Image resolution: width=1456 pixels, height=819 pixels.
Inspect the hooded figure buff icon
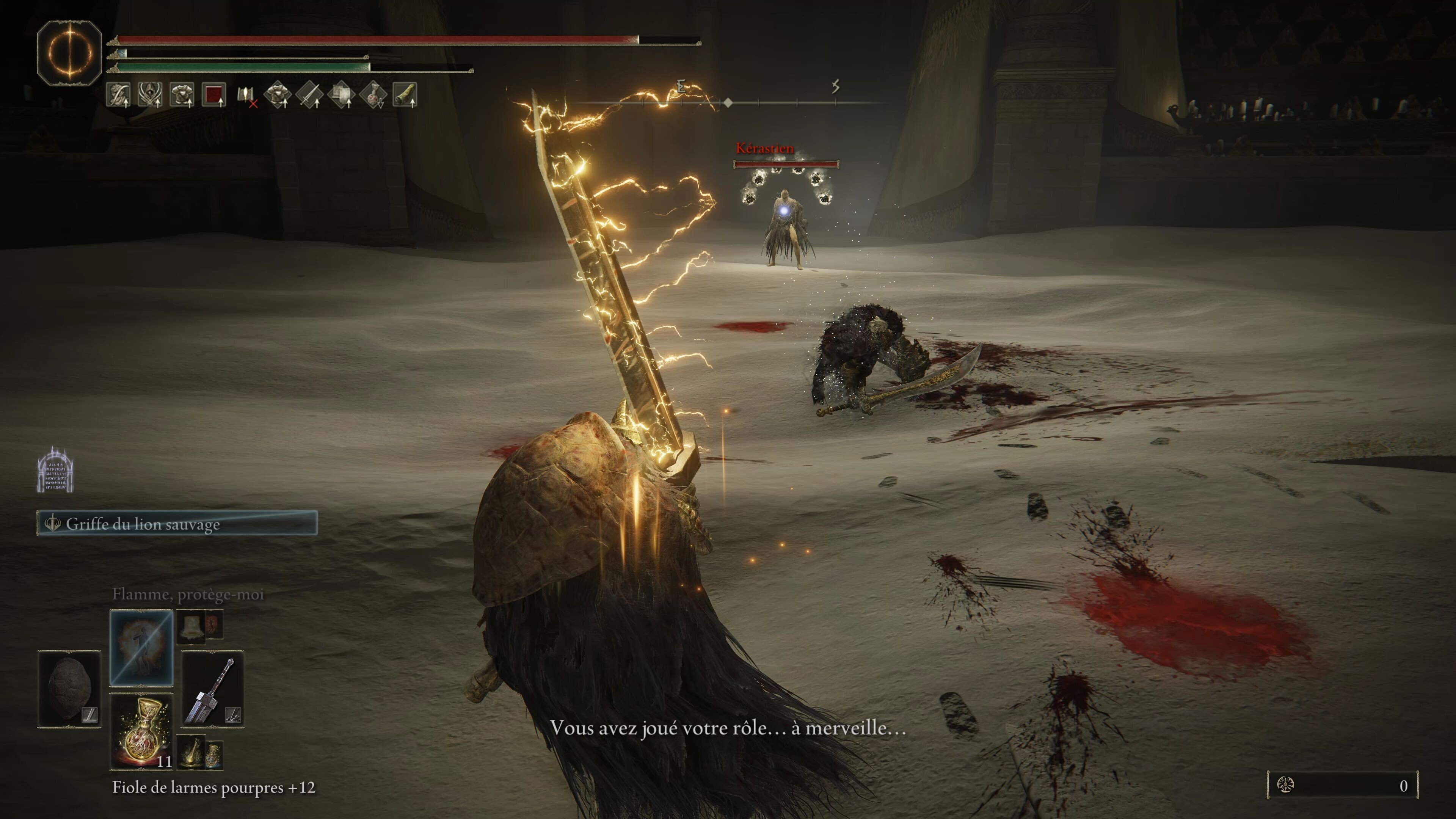point(151,94)
